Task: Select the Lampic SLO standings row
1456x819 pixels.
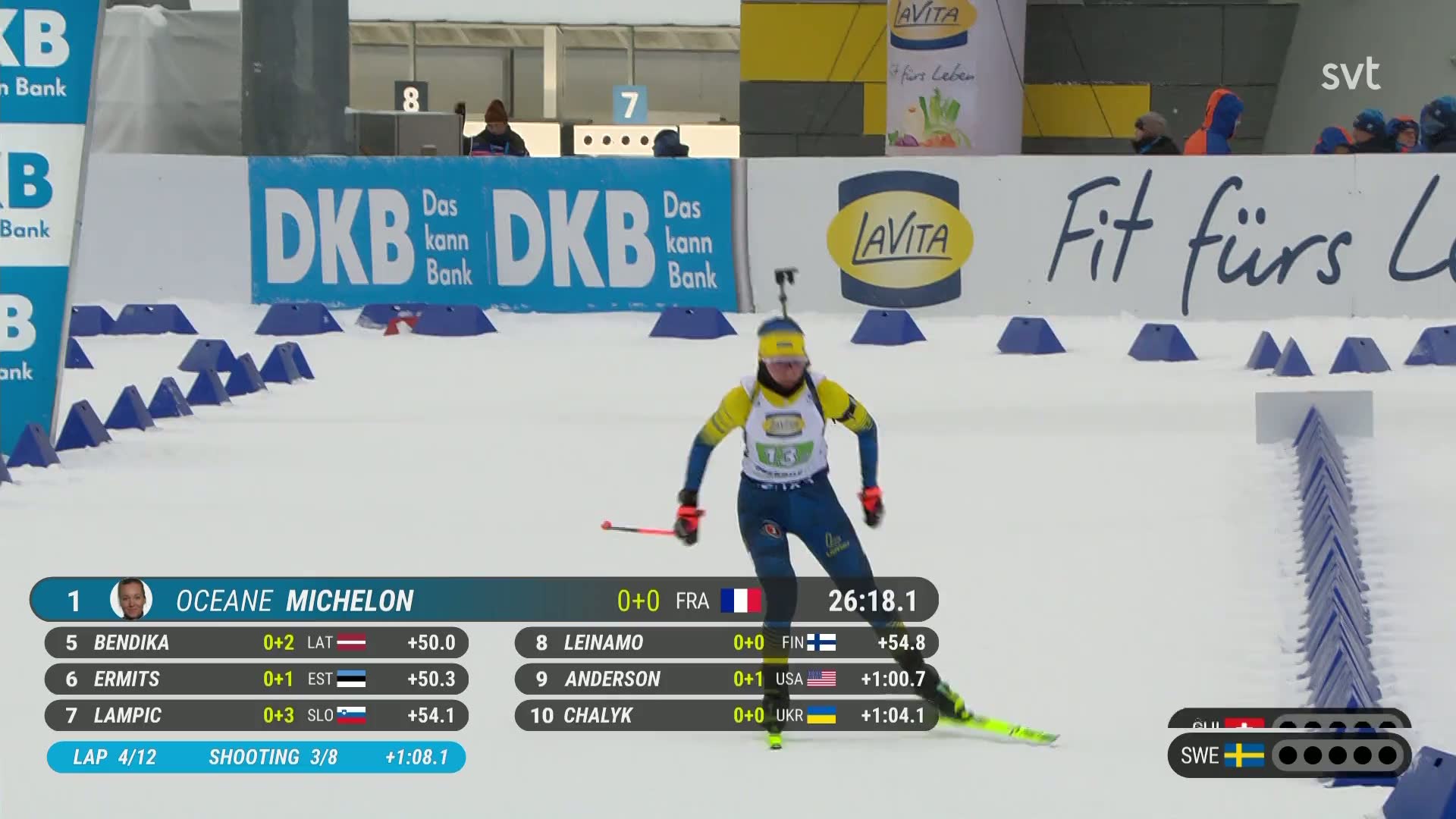Action: 256,715
